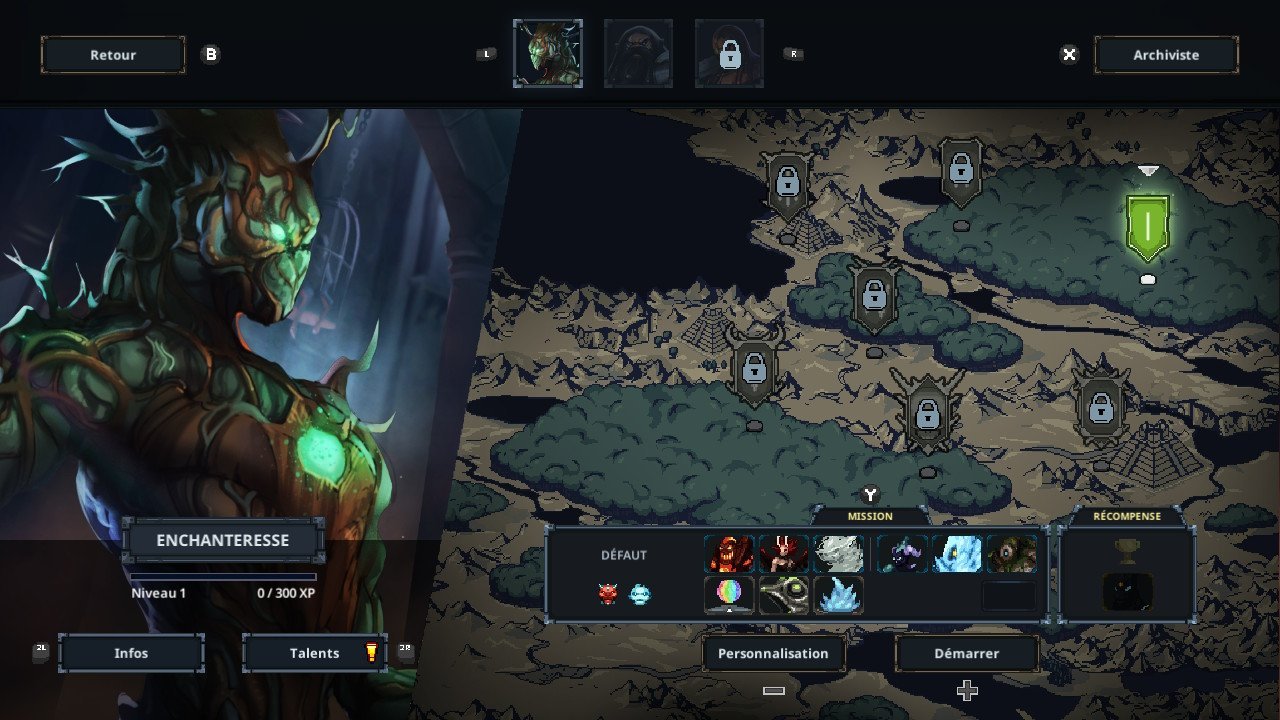Click the fiery lava demon mission icon
This screenshot has width=1280, height=720.
coord(729,553)
